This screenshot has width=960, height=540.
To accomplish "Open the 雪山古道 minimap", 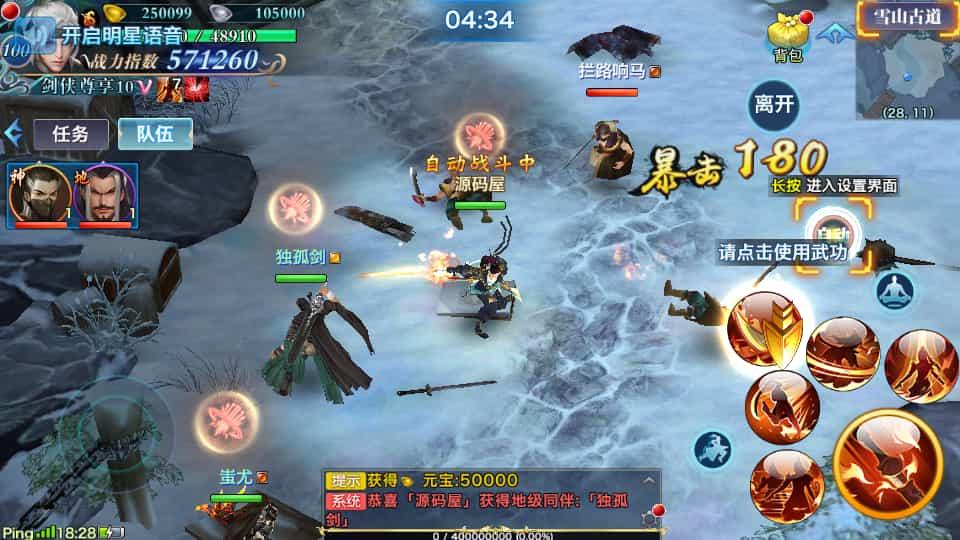I will point(906,60).
